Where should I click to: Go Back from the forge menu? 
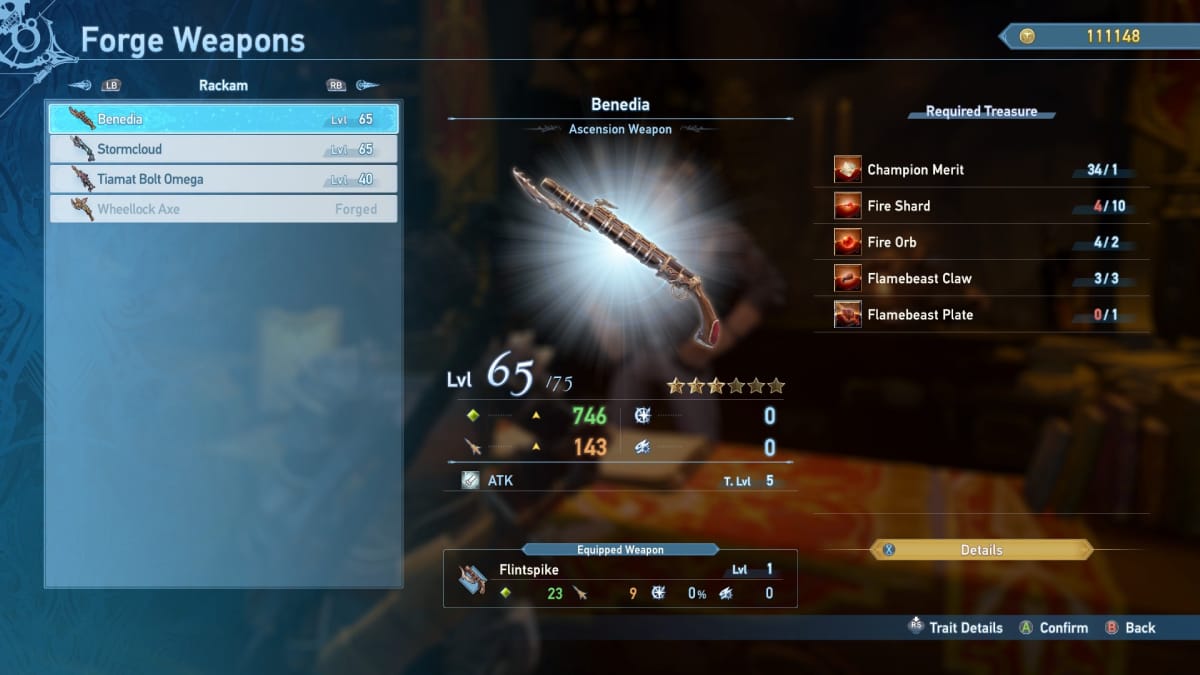(1130, 628)
